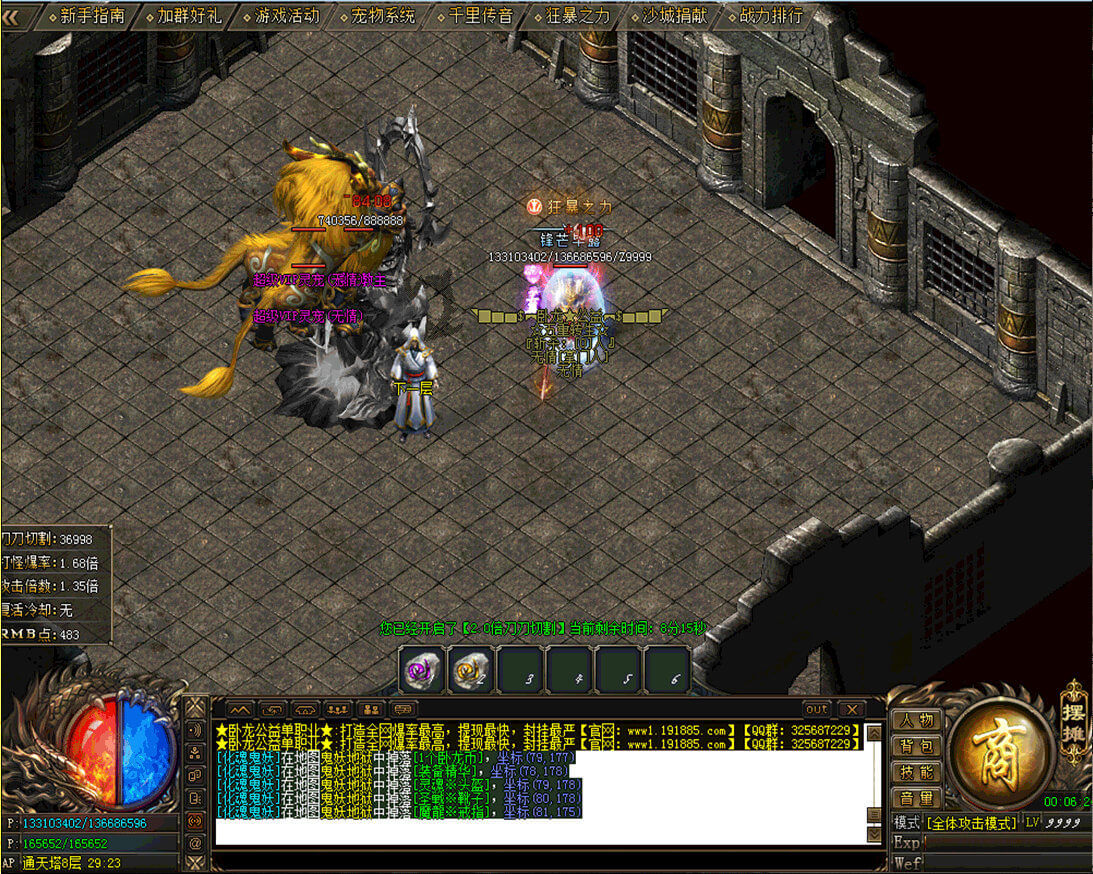Use the purple swirl stone in hotbar slot 1
Image resolution: width=1093 pixels, height=874 pixels.
point(422,670)
